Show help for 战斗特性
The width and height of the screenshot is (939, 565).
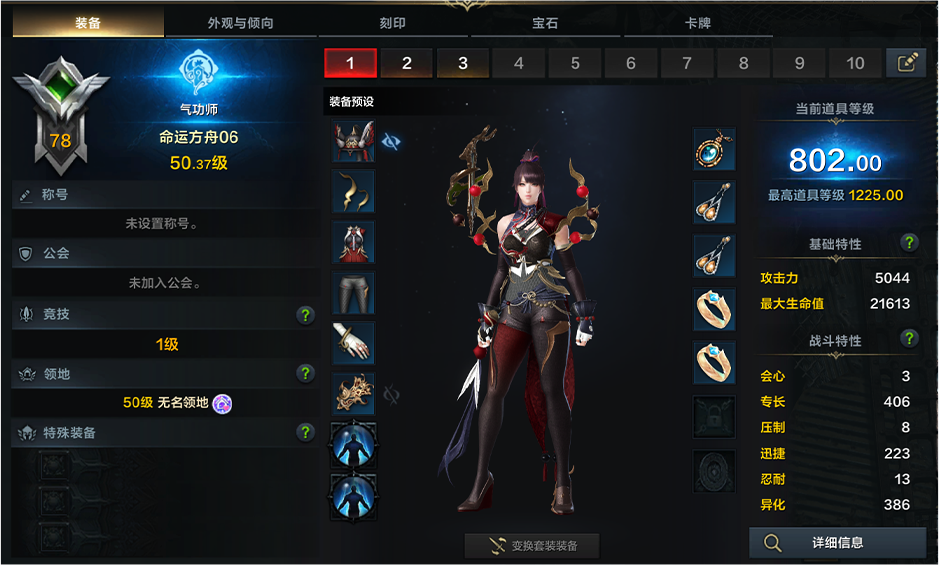(909, 339)
